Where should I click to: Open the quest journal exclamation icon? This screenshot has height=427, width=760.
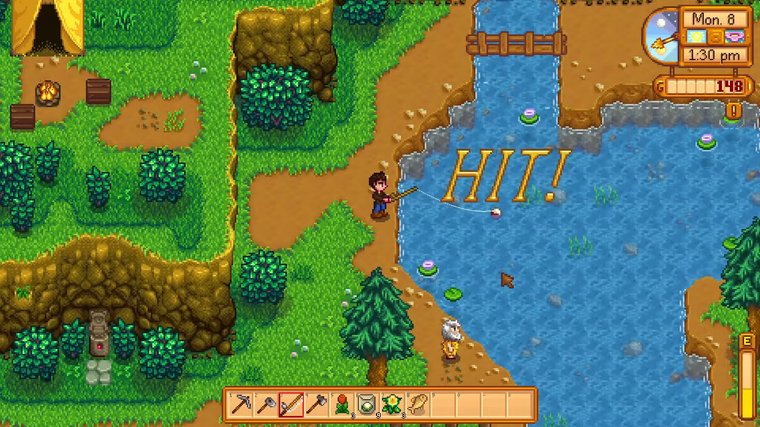(x=734, y=111)
